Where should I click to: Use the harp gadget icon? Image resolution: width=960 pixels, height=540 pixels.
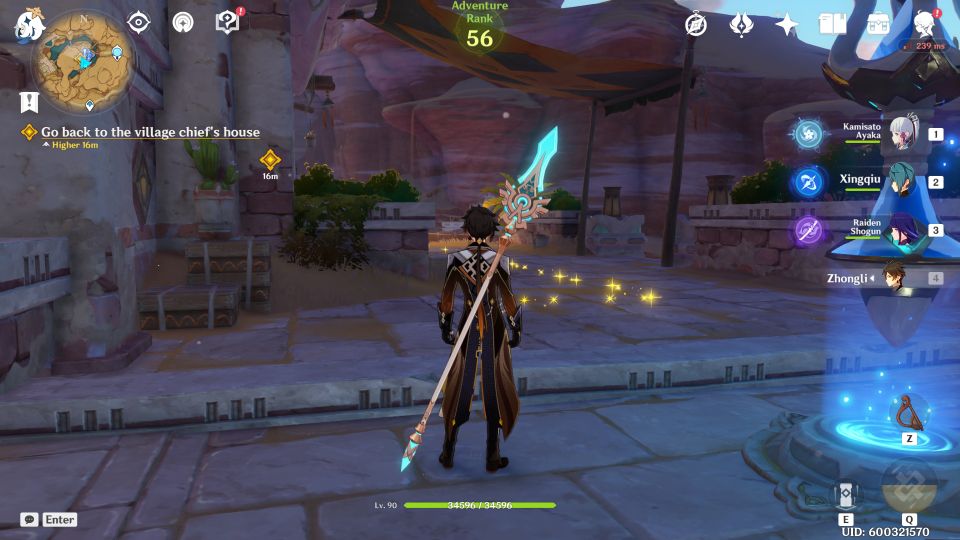pyautogui.click(x=908, y=412)
